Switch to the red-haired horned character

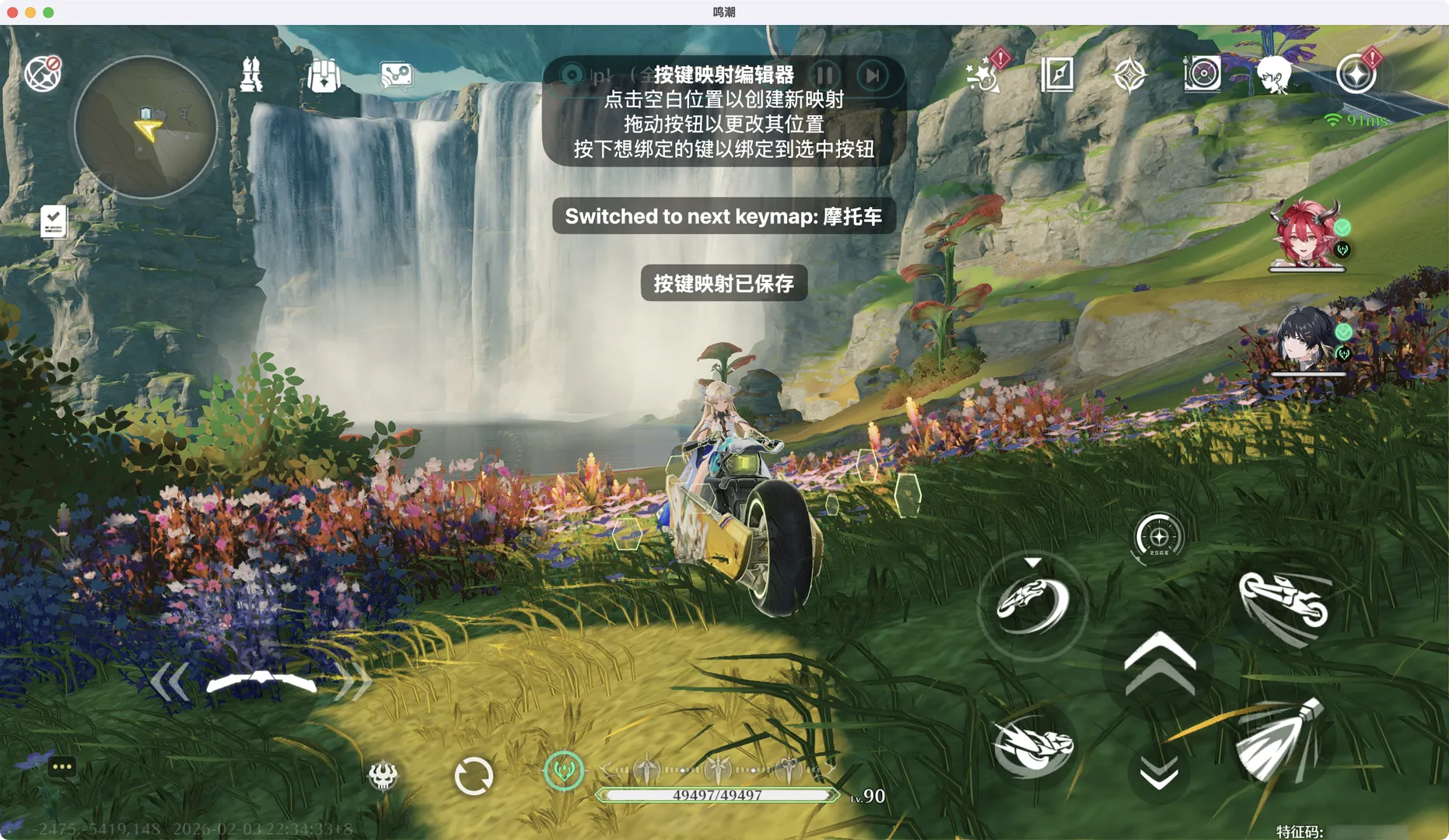point(1307,233)
